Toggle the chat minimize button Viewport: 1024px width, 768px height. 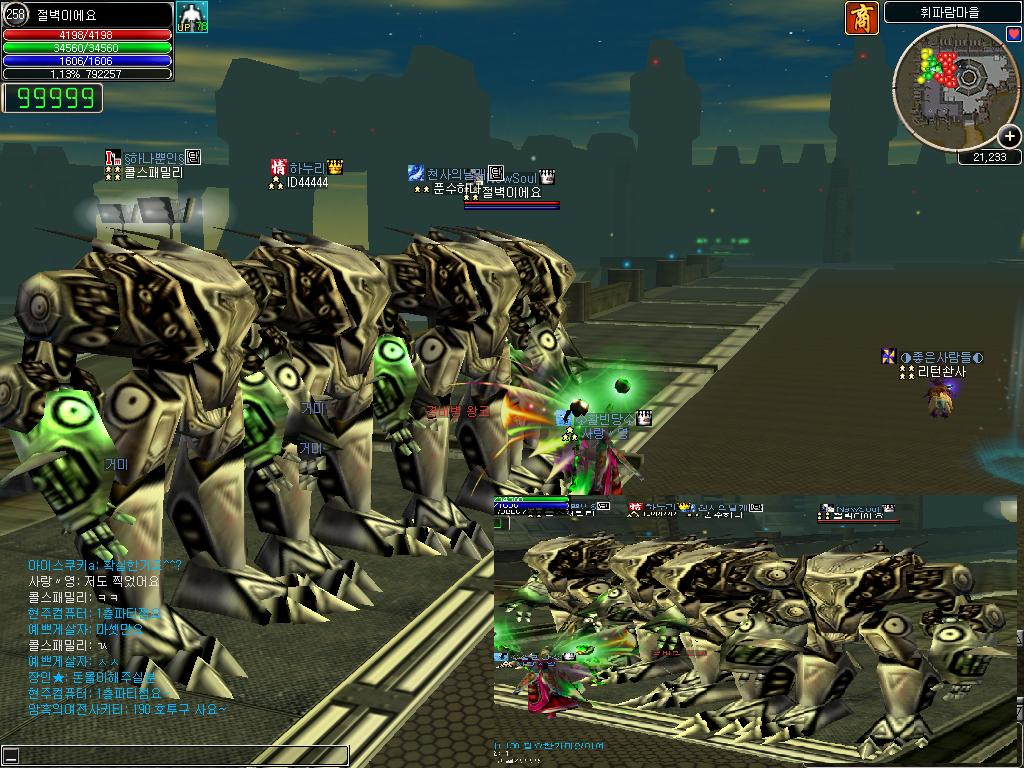tap(11, 756)
